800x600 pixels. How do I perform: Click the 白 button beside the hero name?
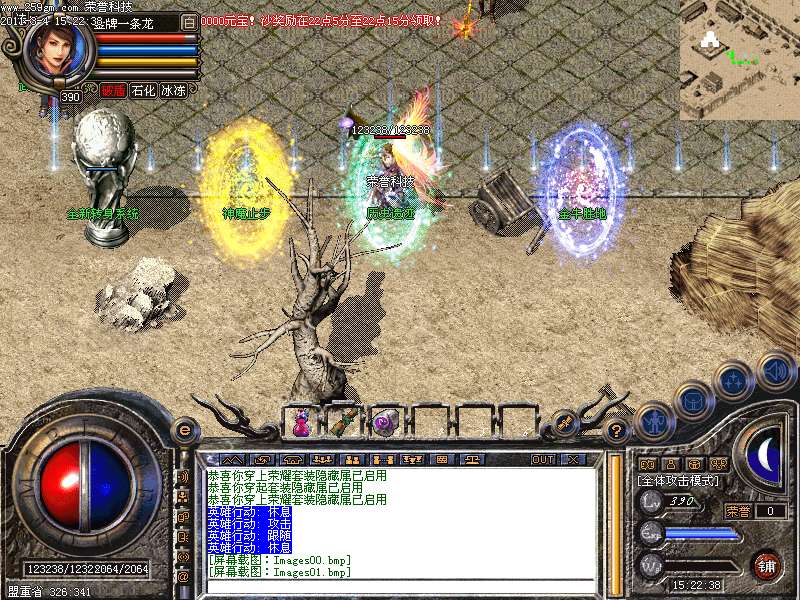[x=188, y=22]
